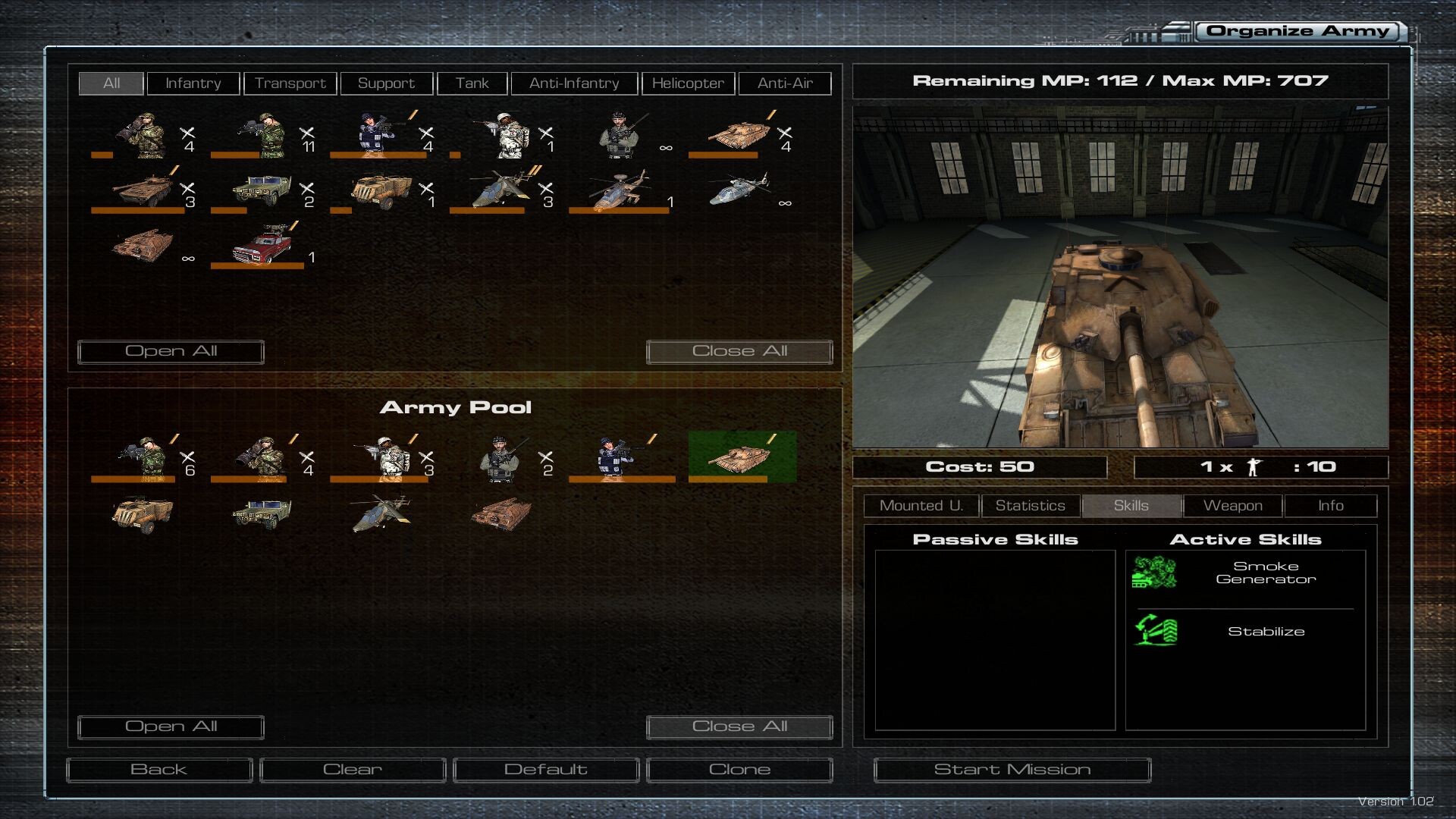Clone the selected unit
This screenshot has width=1456, height=819.
click(739, 770)
